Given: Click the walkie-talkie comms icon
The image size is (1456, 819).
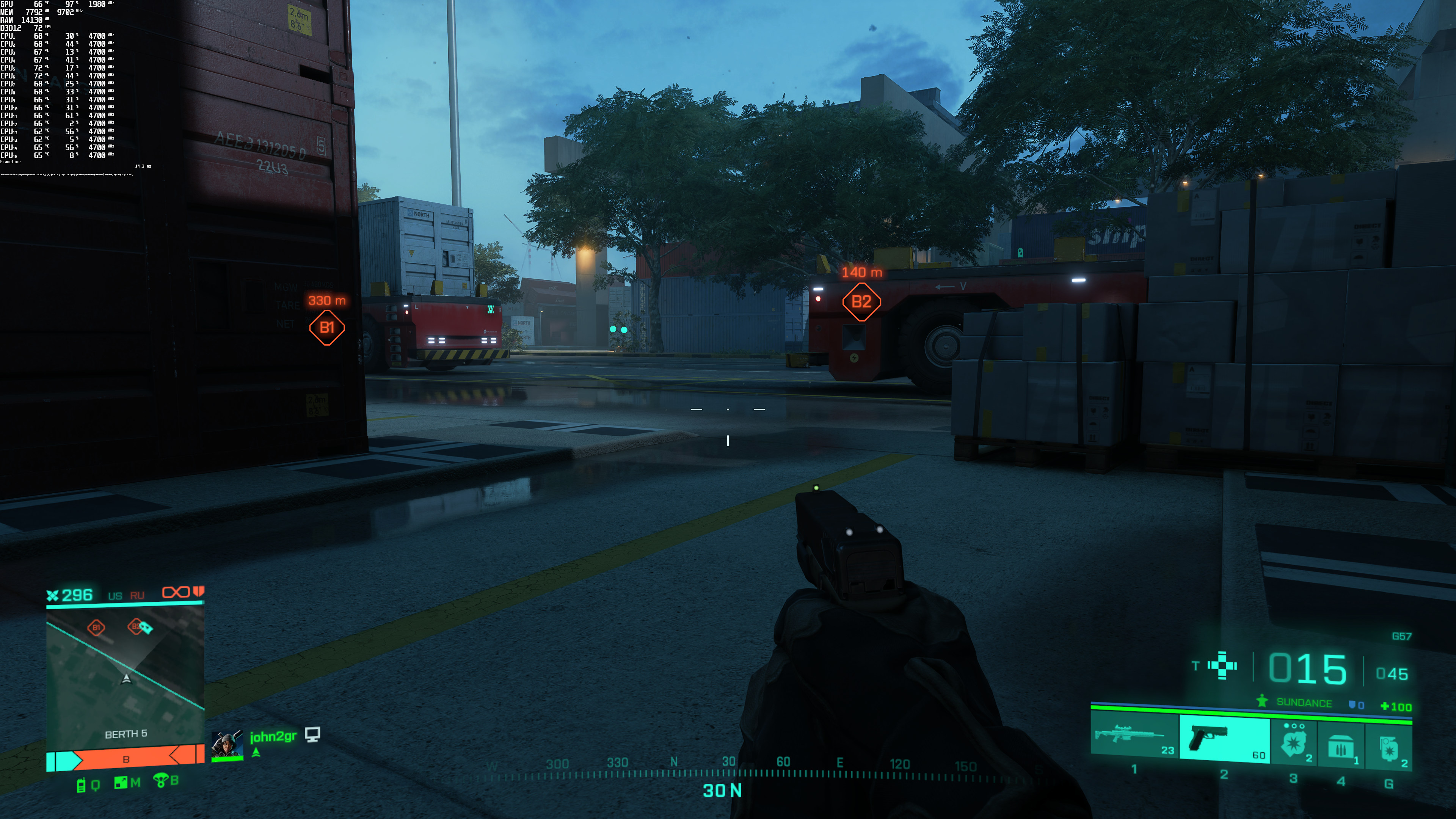Looking at the screenshot, I should [x=81, y=784].
